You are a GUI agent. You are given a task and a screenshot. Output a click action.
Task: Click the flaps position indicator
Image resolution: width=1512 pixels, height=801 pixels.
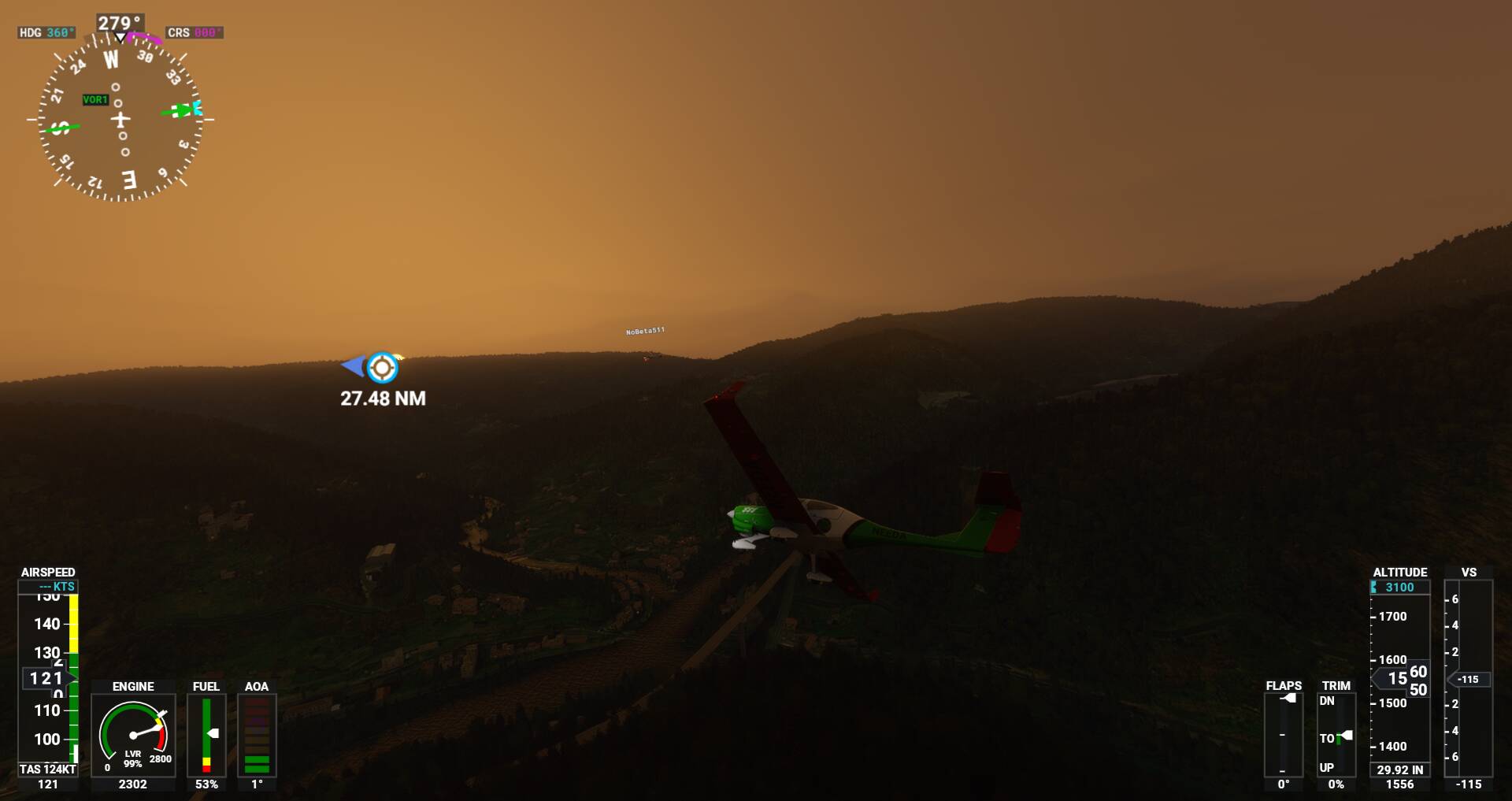point(1283,734)
